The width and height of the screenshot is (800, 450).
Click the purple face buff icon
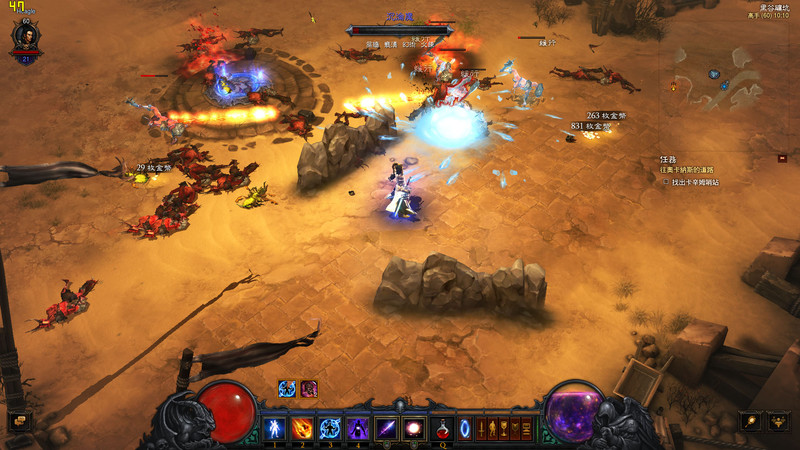point(309,389)
